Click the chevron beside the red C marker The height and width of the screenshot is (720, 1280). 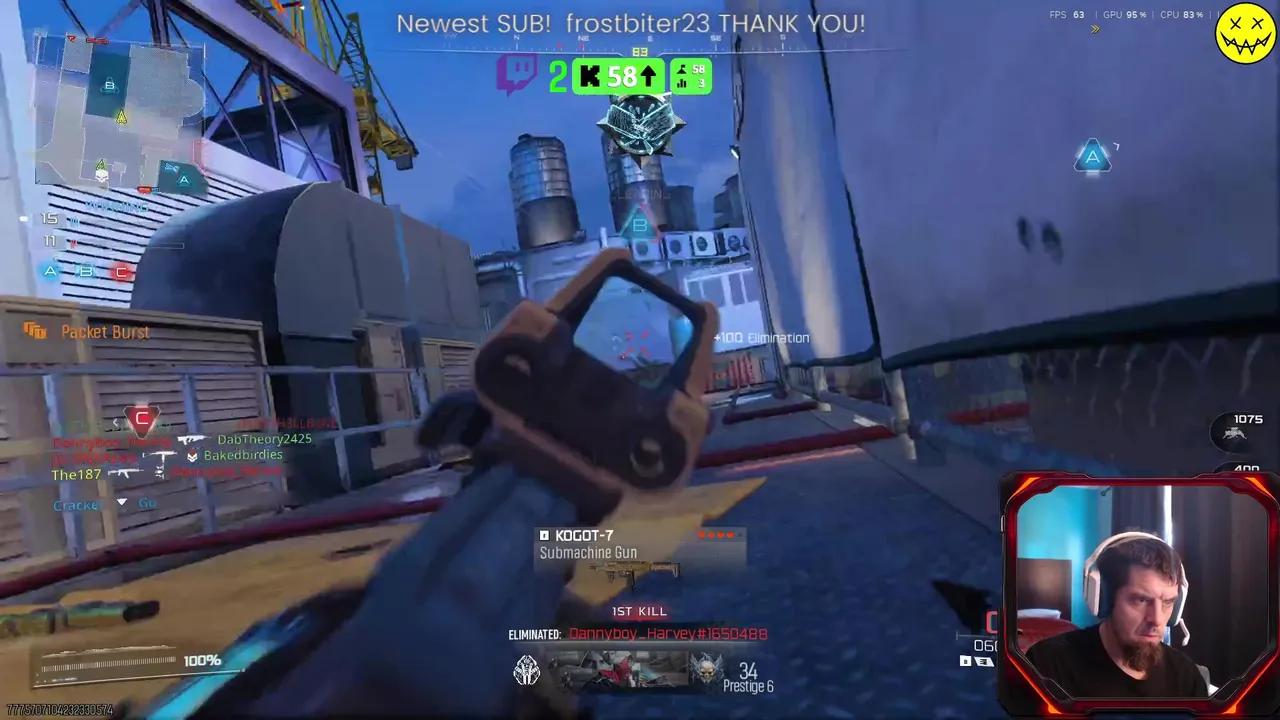tap(116, 422)
